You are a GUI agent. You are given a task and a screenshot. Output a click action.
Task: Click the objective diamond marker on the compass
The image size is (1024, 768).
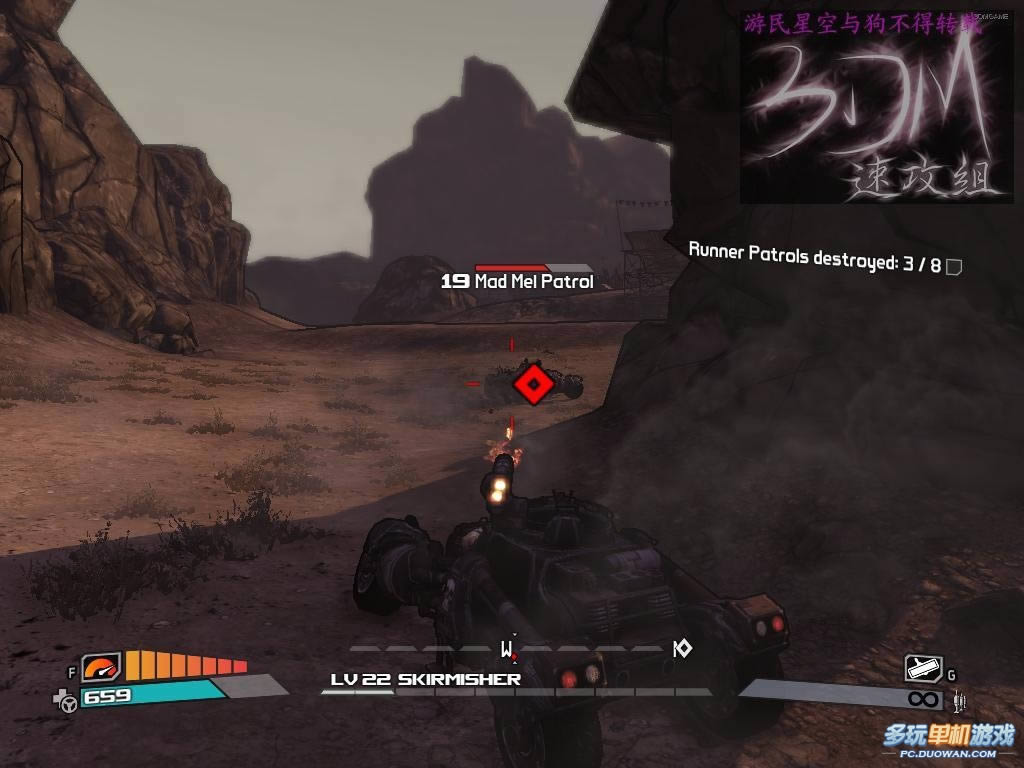tap(683, 649)
